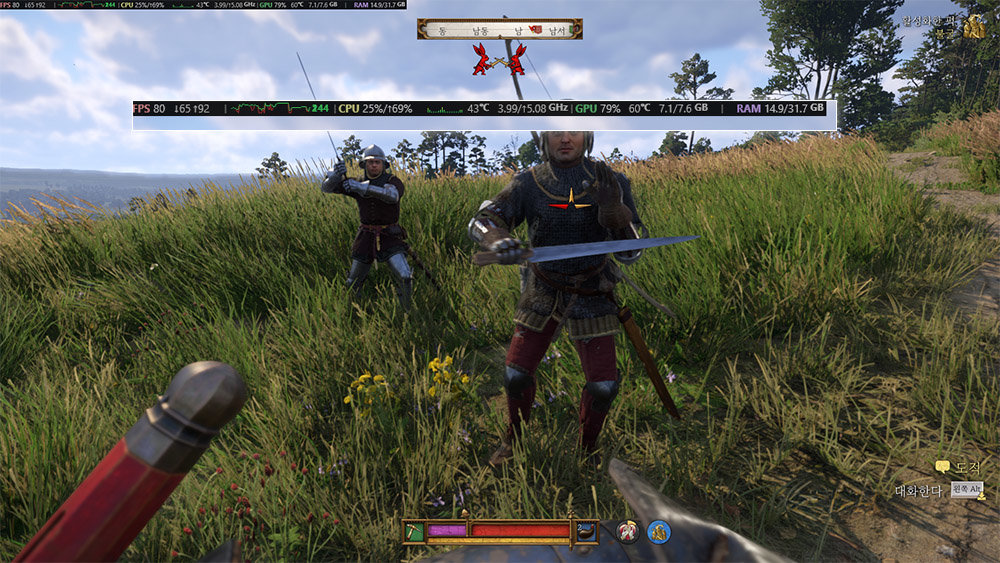Viewport: 1000px width, 563px height.
Task: Click the blue circular buff icon
Action: coord(658,532)
